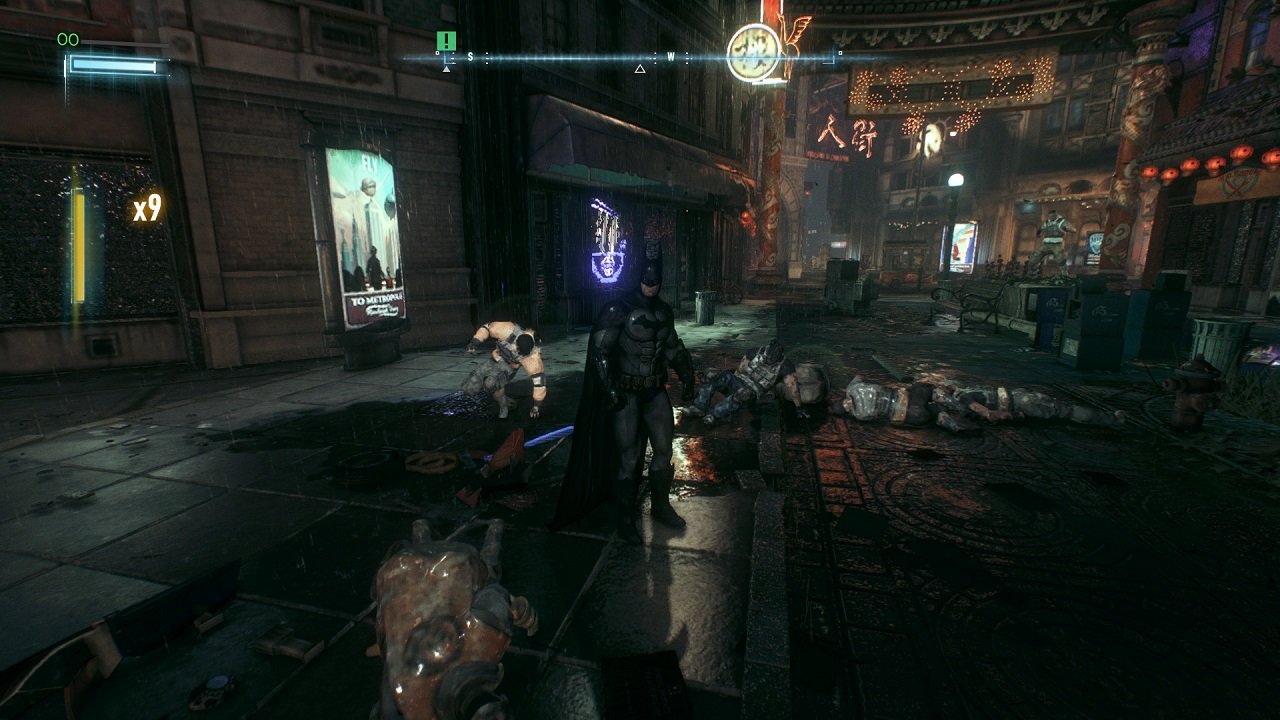Click the triangle marker right of the compass
Viewport: 1280px width, 720px height.
pyautogui.click(x=639, y=70)
